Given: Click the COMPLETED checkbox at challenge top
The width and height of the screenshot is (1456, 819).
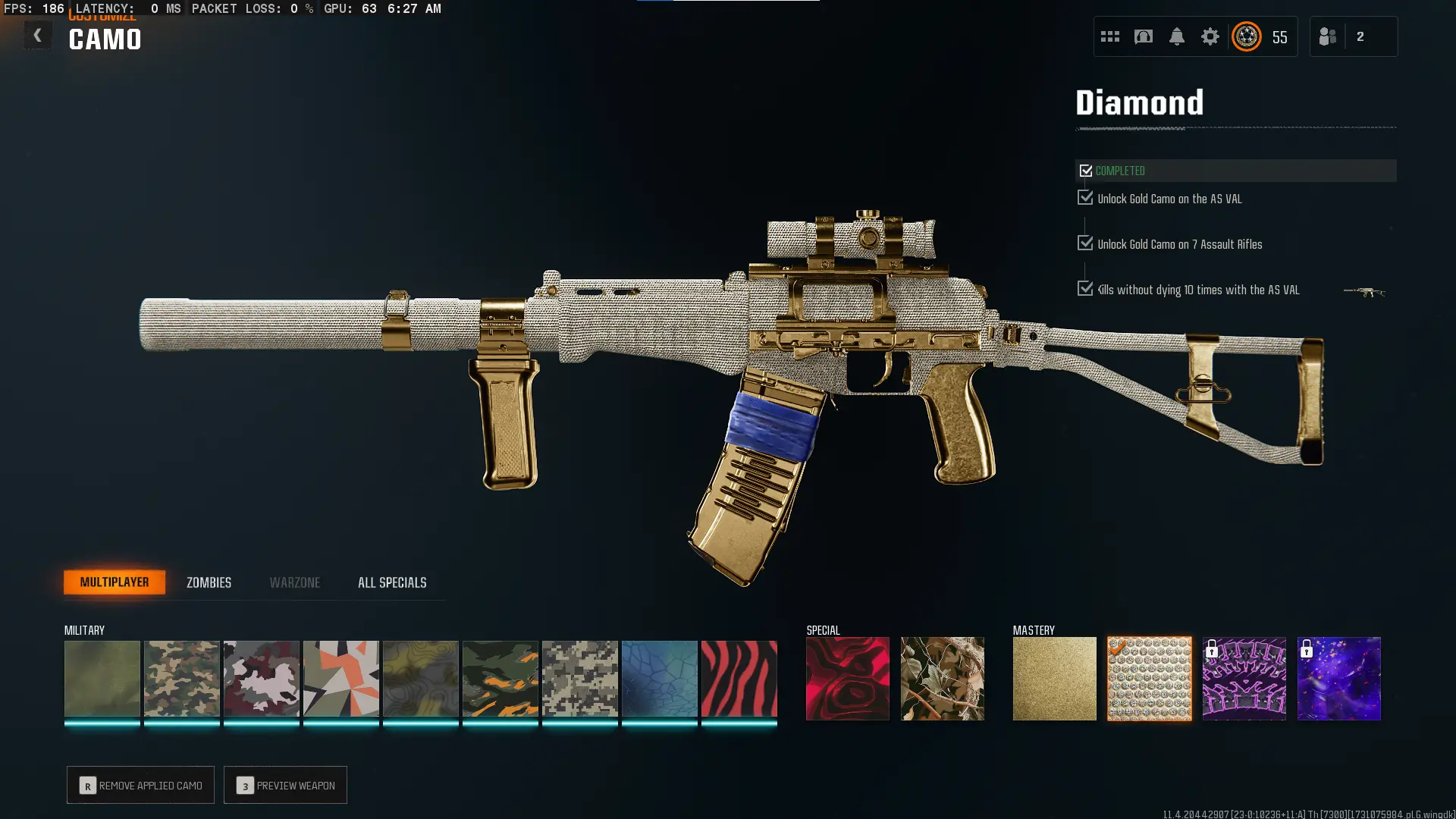Looking at the screenshot, I should point(1086,171).
